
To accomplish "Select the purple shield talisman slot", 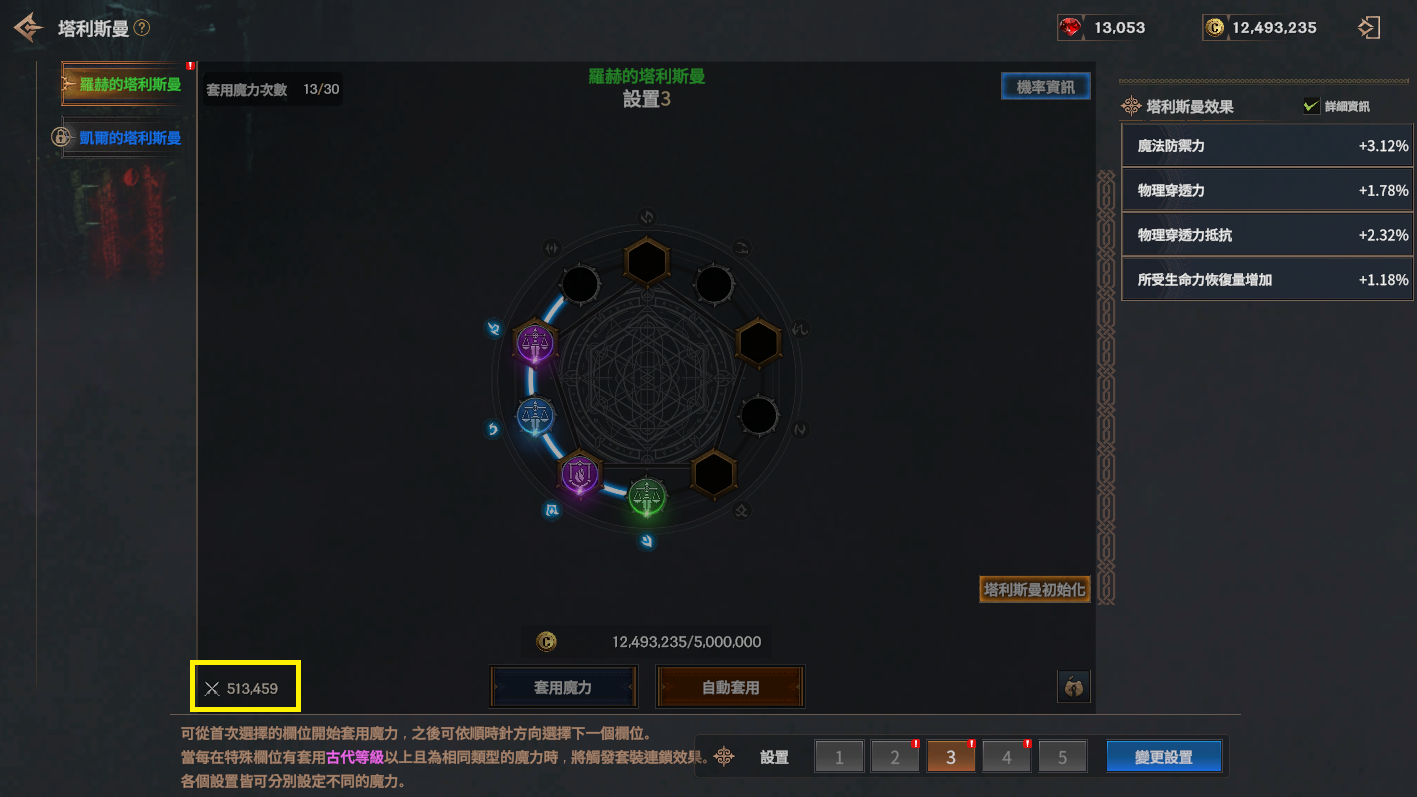I will coord(579,473).
